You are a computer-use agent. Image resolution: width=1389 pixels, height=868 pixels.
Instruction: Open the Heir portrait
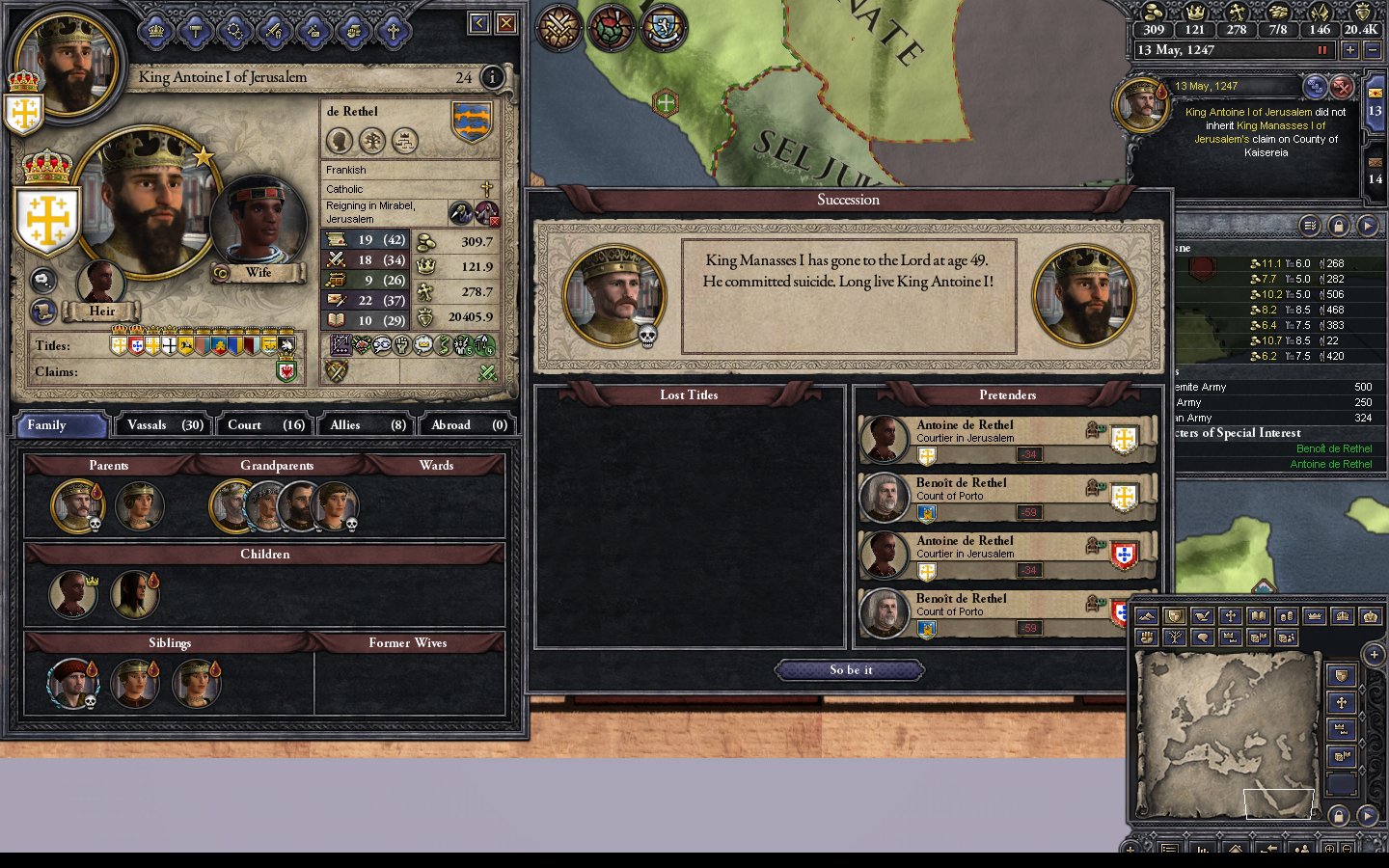(x=100, y=283)
